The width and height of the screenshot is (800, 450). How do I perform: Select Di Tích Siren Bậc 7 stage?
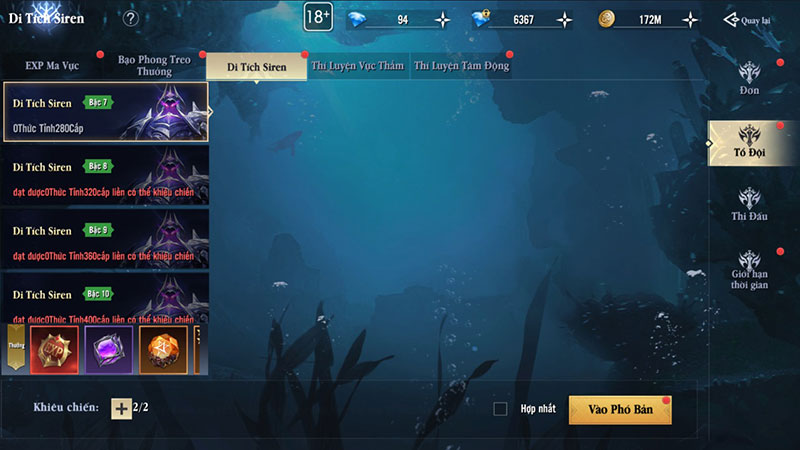click(x=108, y=111)
